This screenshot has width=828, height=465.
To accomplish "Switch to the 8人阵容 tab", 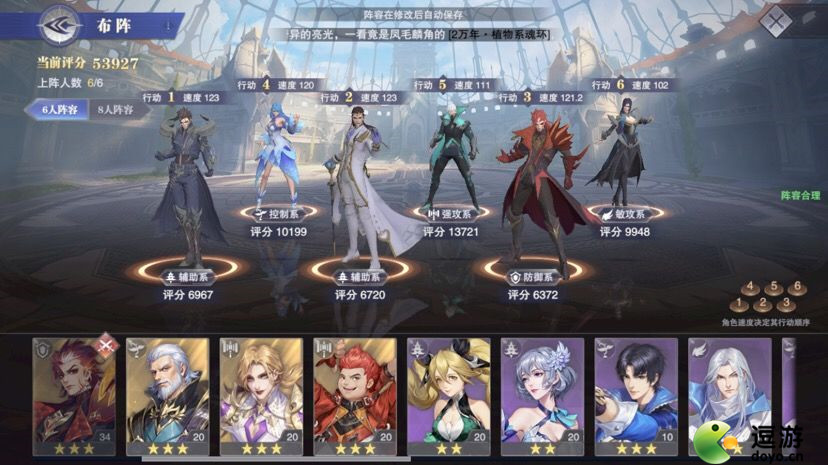I will [116, 109].
